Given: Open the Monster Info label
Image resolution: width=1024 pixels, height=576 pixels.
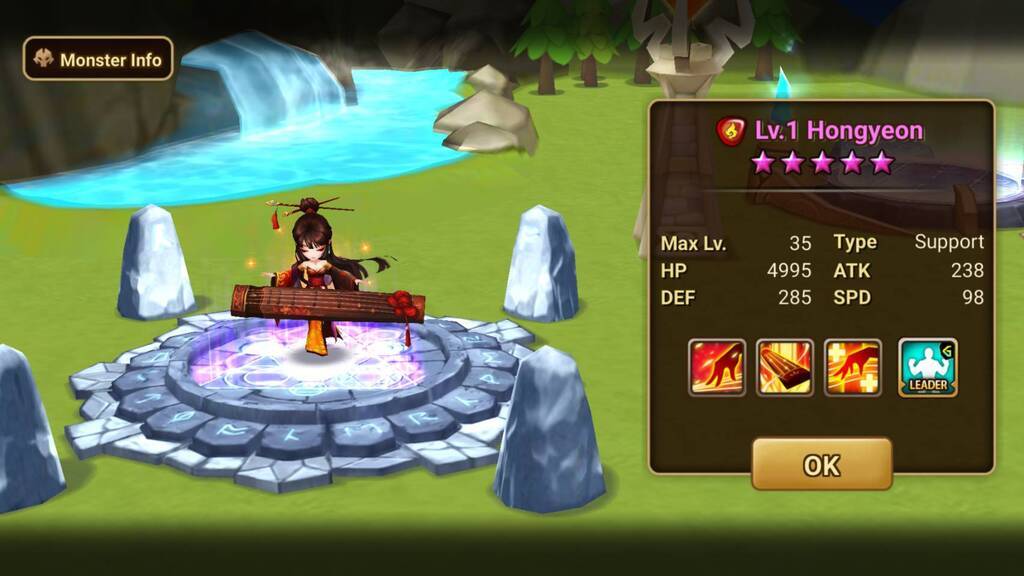Looking at the screenshot, I should point(98,59).
